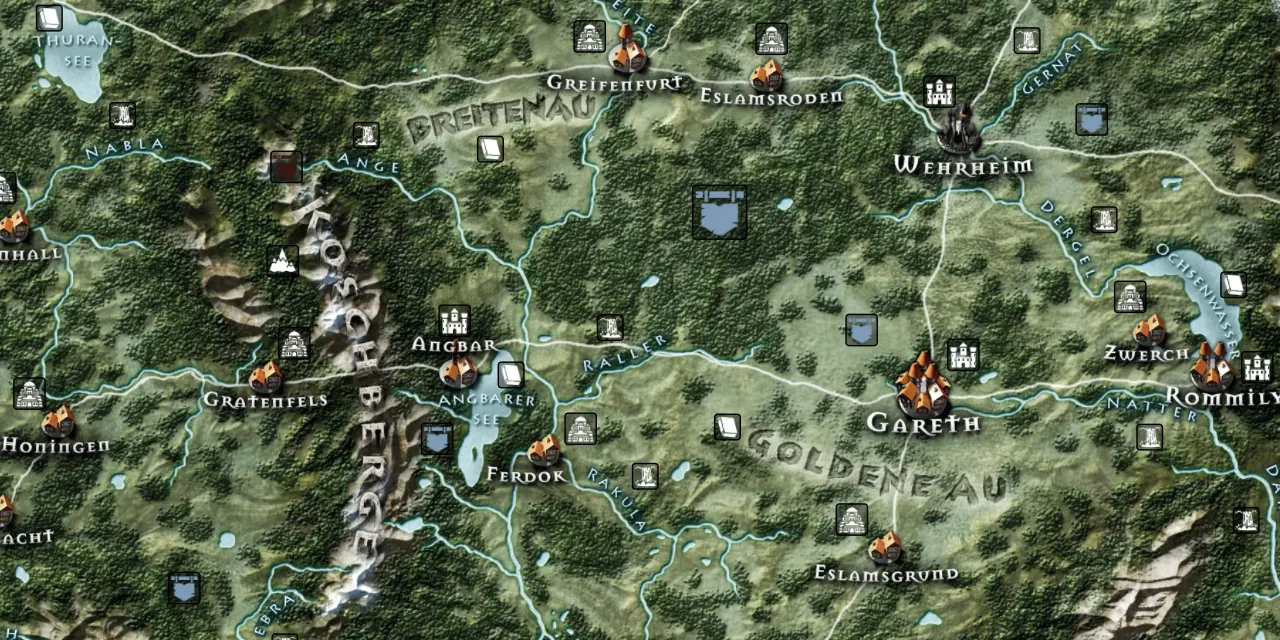1280x640 pixels.
Task: Open the temple icon above Eslamsgrund
Action: 851,519
